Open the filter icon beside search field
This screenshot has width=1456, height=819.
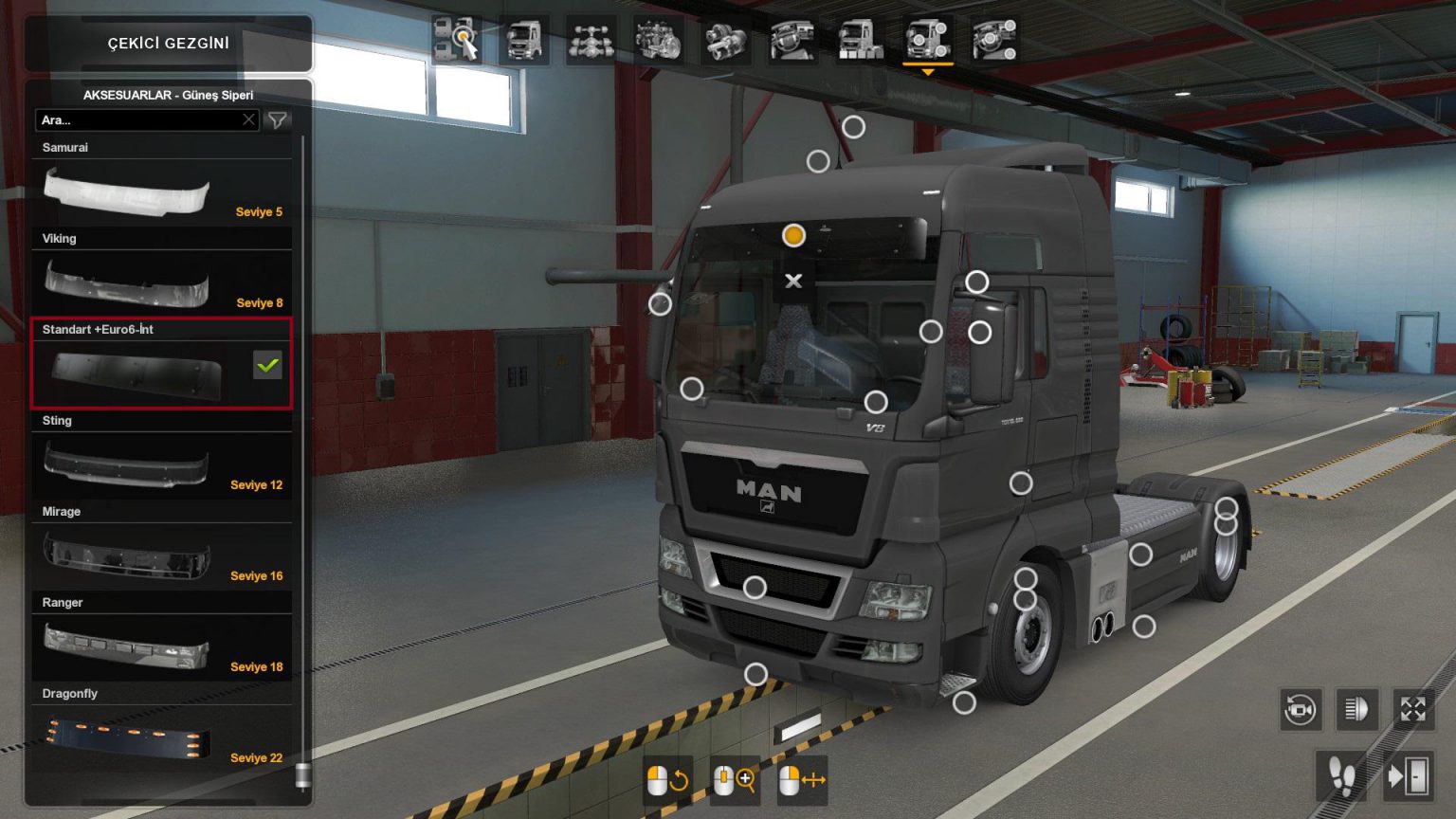tap(277, 120)
